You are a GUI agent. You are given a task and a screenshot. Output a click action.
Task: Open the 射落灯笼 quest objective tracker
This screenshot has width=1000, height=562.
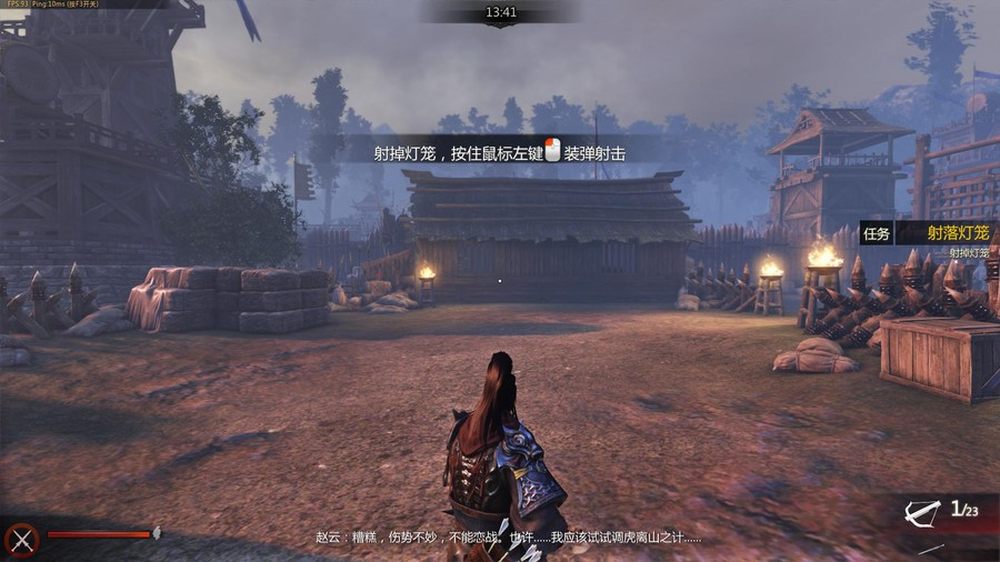coord(957,233)
